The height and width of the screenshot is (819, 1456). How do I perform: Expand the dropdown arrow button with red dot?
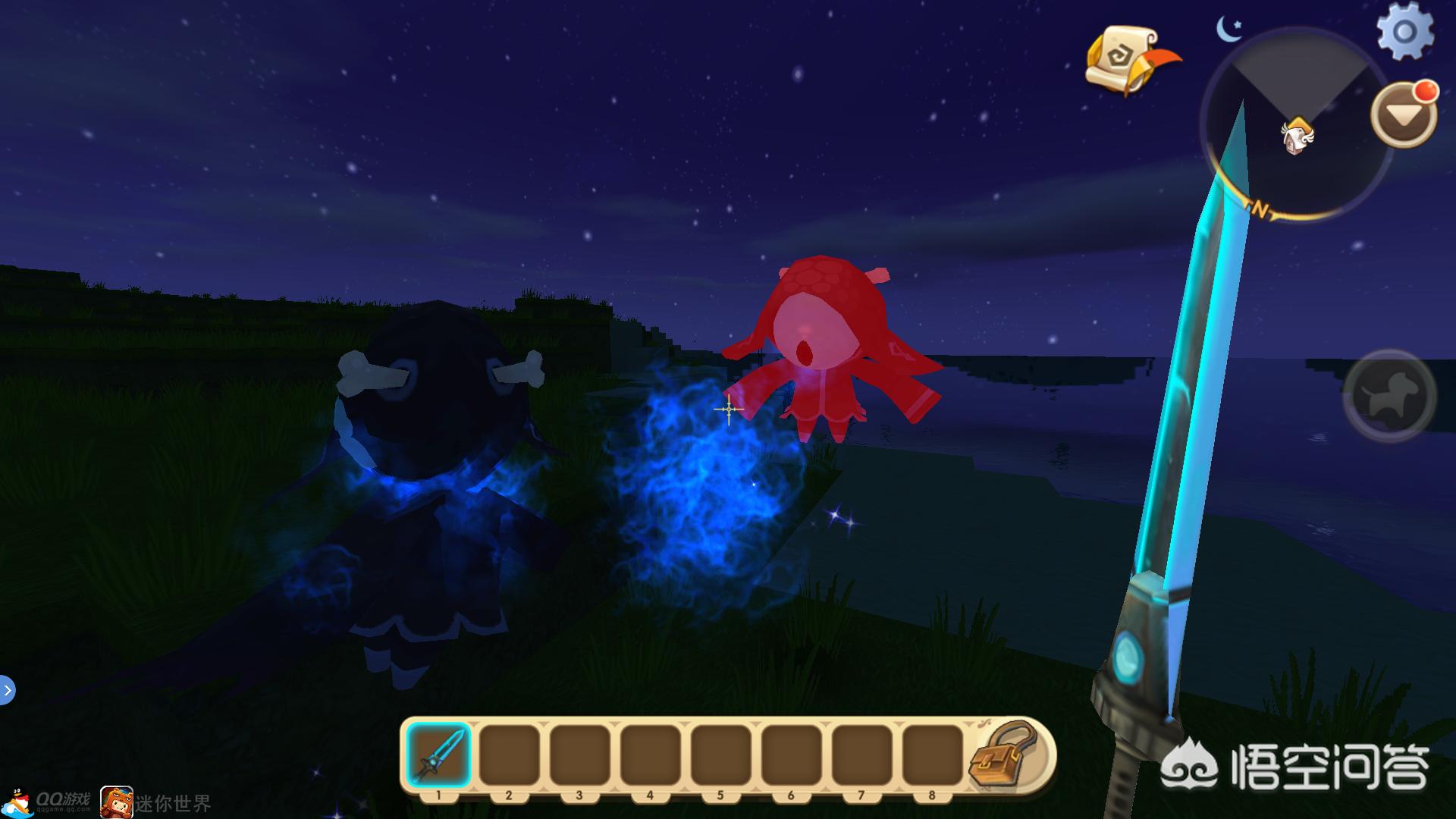(x=1403, y=115)
